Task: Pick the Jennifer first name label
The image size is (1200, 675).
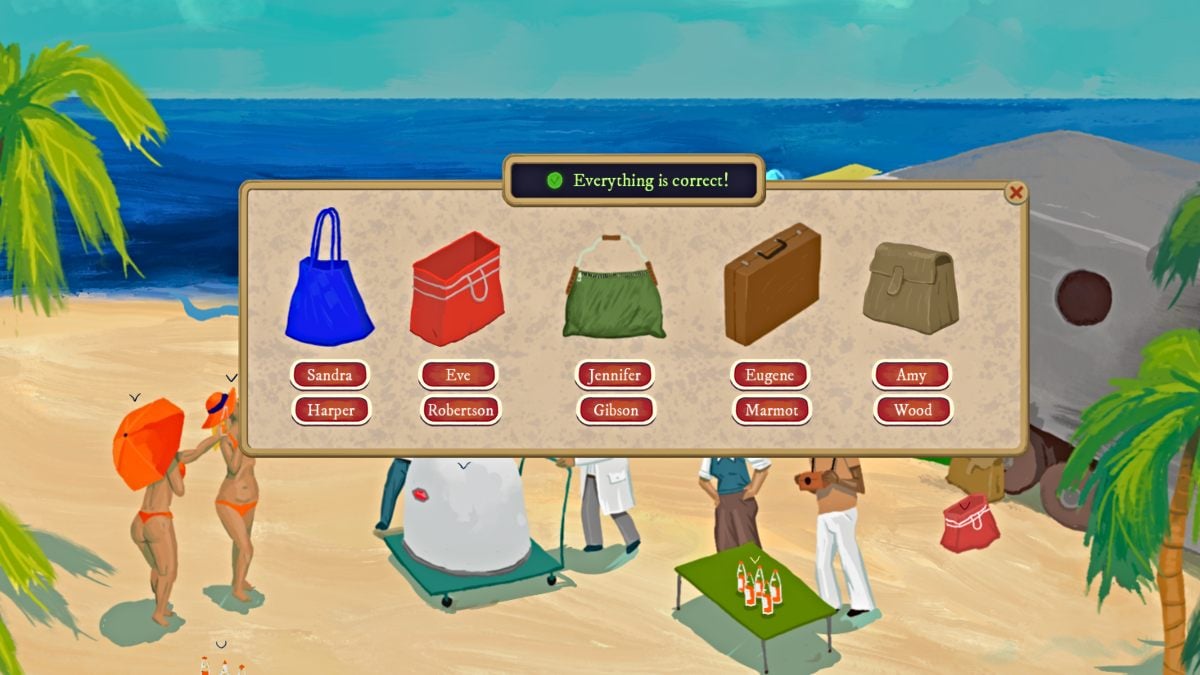Action: pos(614,375)
